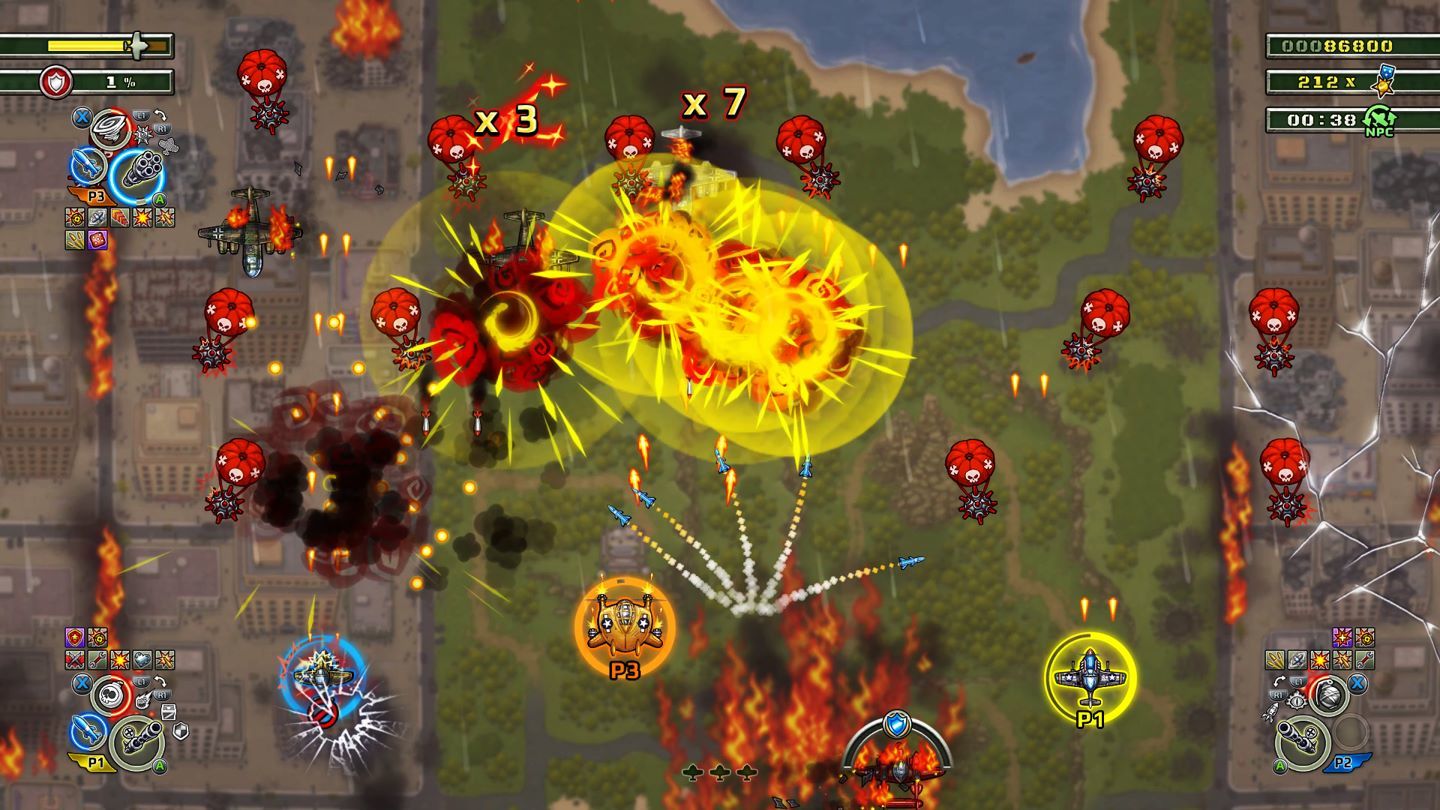
Task: Select P2's silver propeller perk icon
Action: (1296, 659)
